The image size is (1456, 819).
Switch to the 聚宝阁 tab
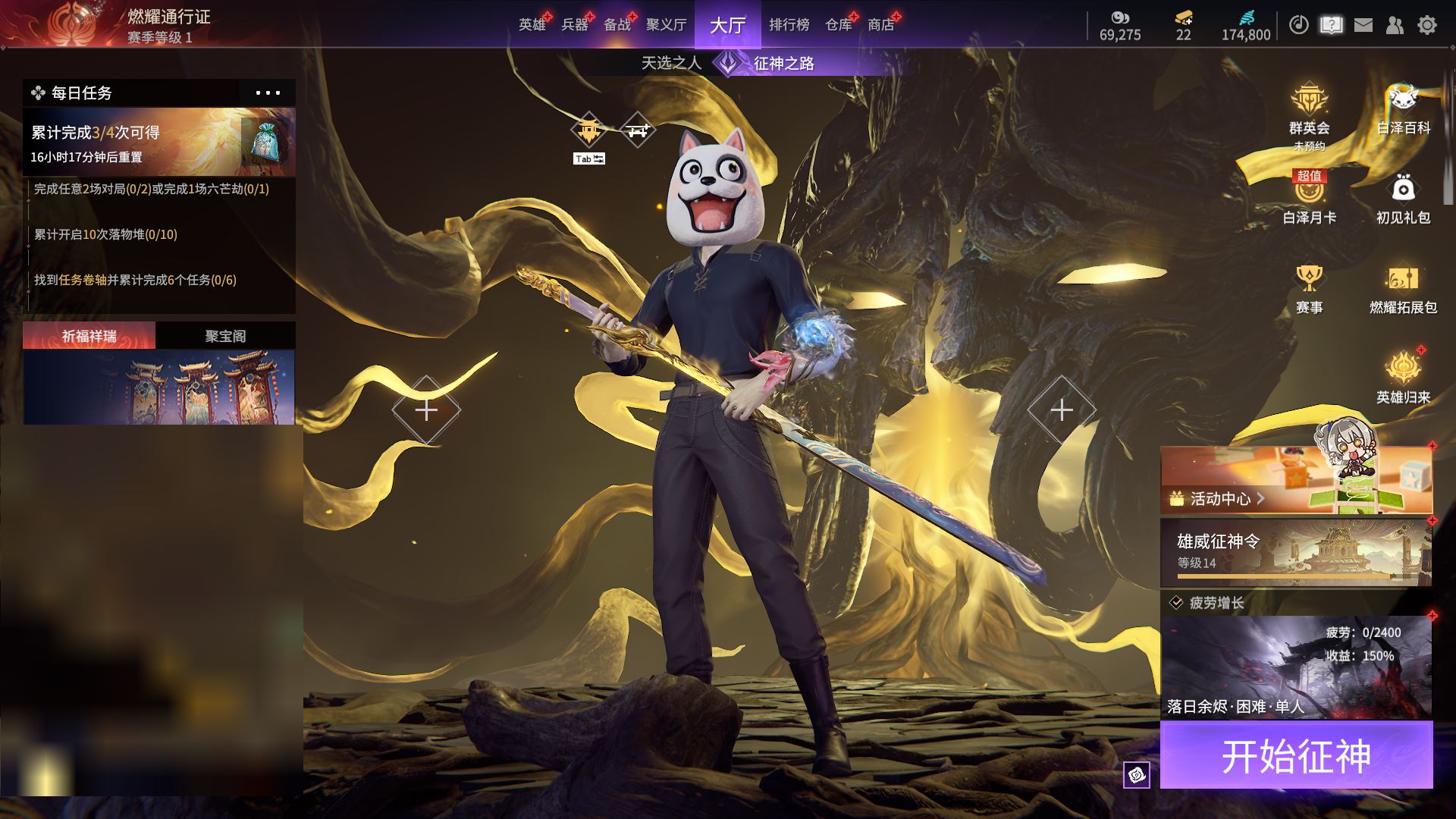(x=225, y=336)
